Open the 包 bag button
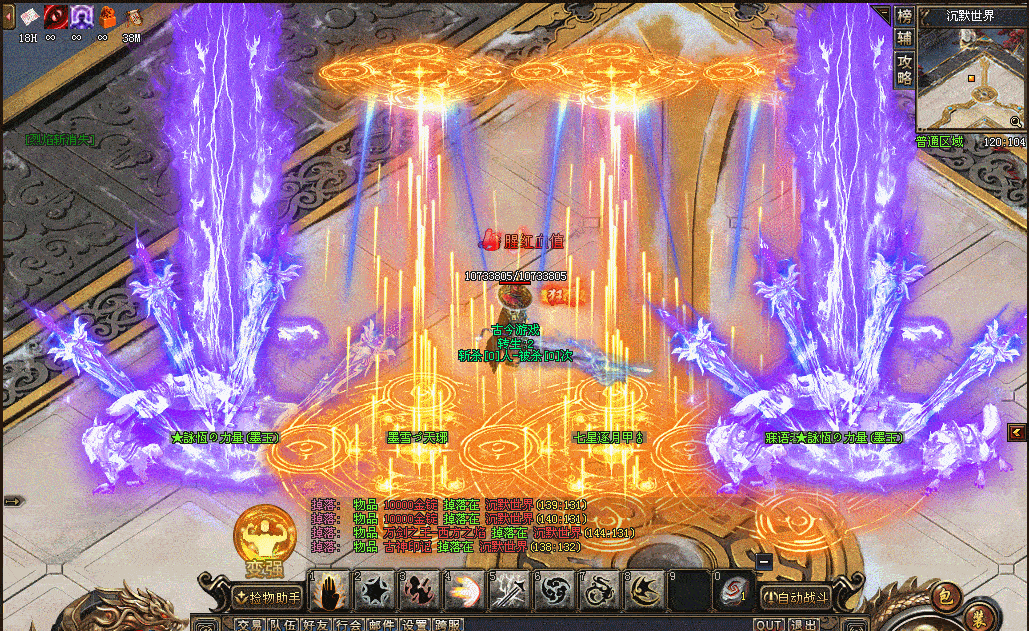The height and width of the screenshot is (631, 1029). (944, 597)
